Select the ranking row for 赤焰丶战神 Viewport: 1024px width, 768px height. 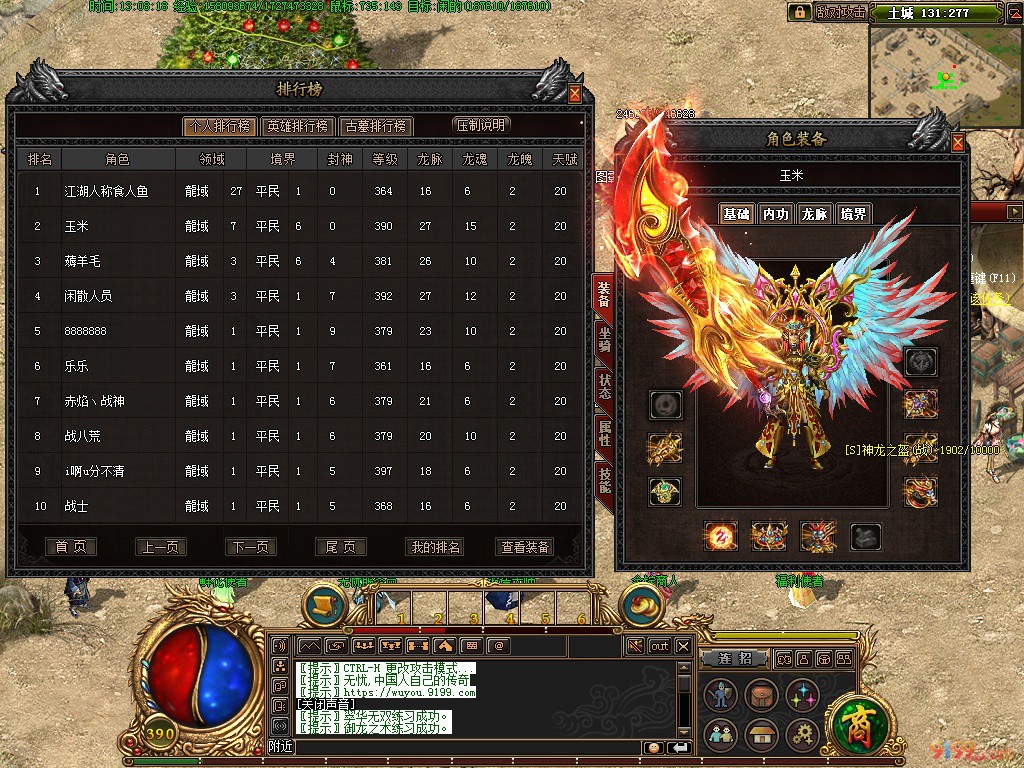coord(300,401)
